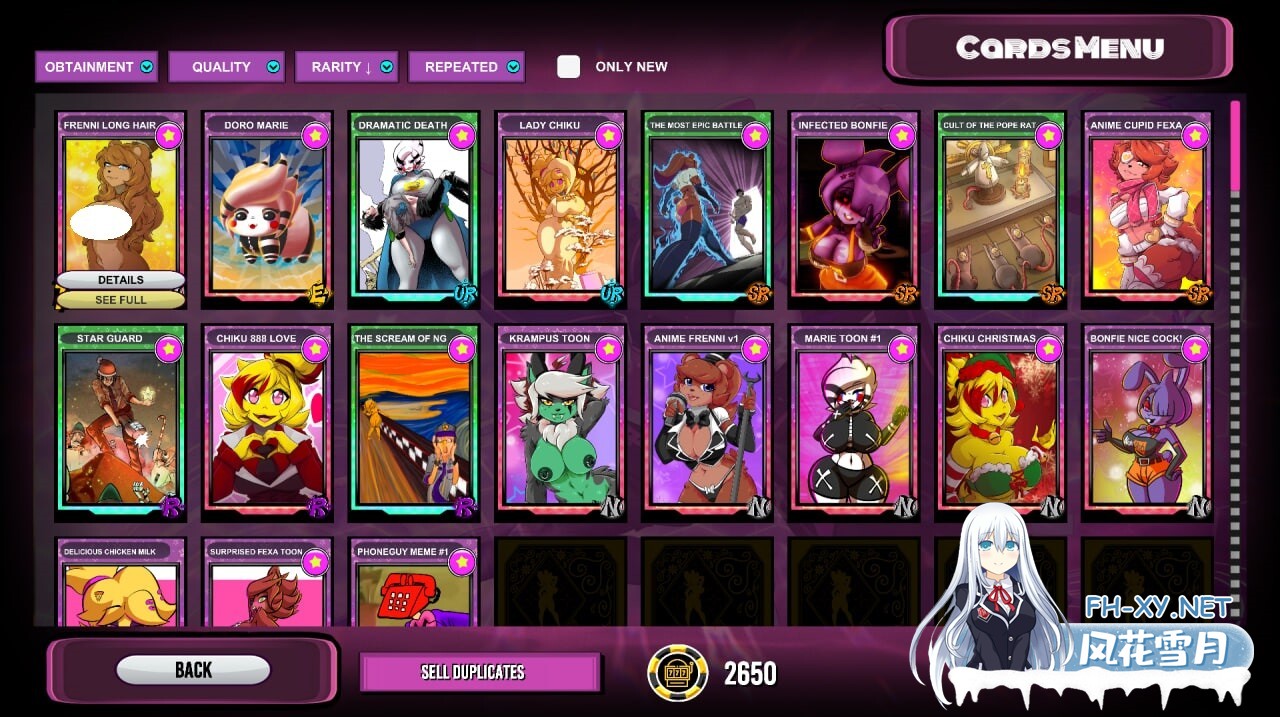
Task: Choose the Dramatic Death card
Action: 413,210
